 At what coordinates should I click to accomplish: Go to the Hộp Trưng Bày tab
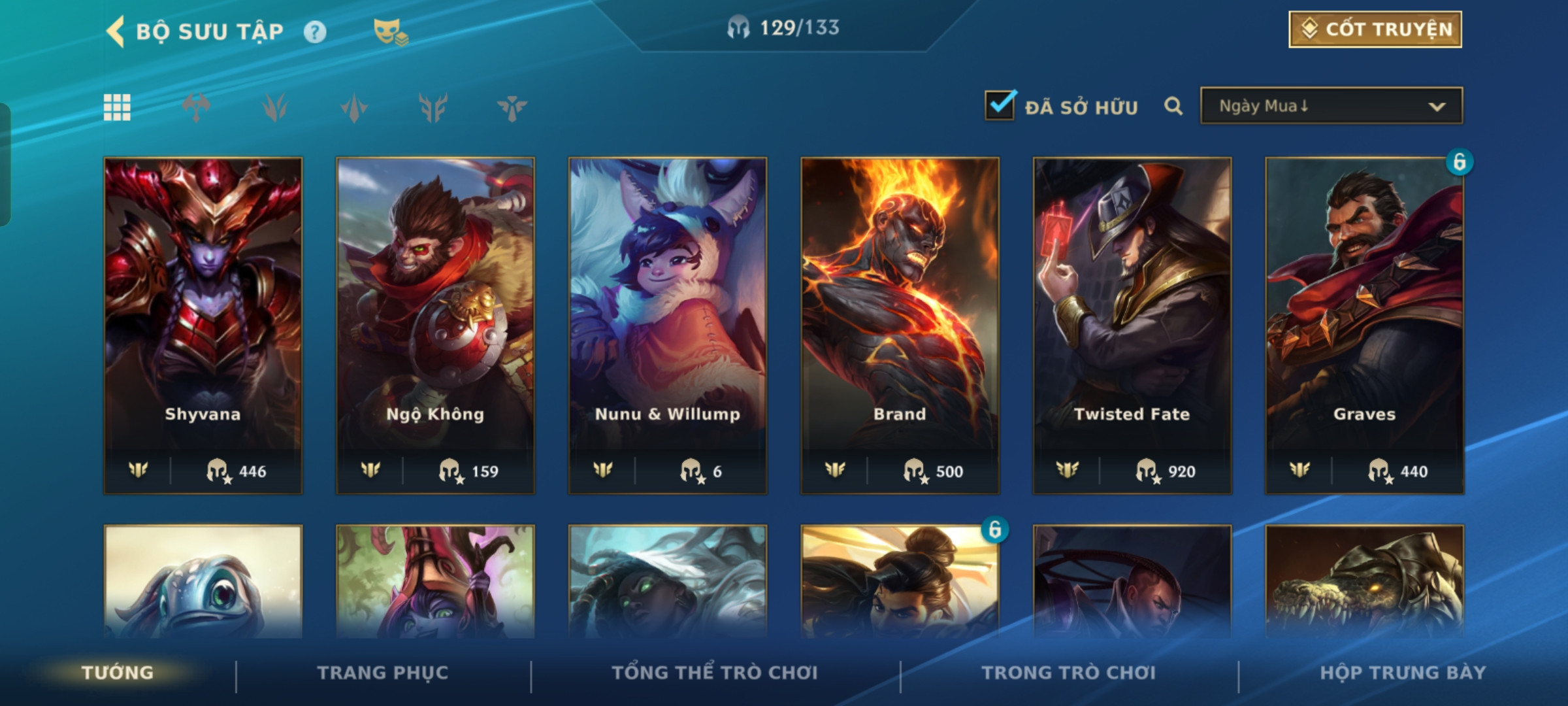pos(1403,673)
